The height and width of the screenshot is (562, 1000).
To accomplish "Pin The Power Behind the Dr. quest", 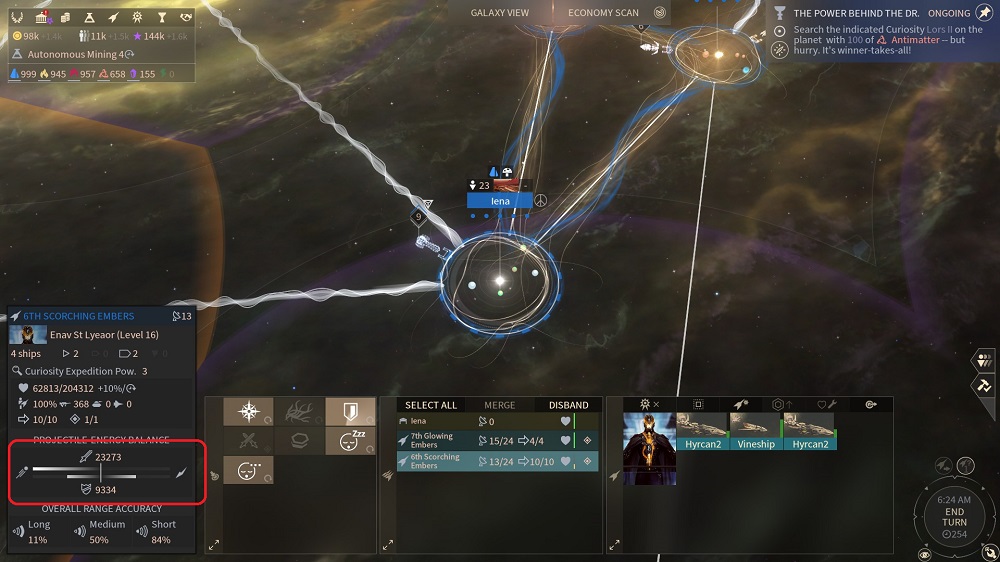I will pos(984,13).
